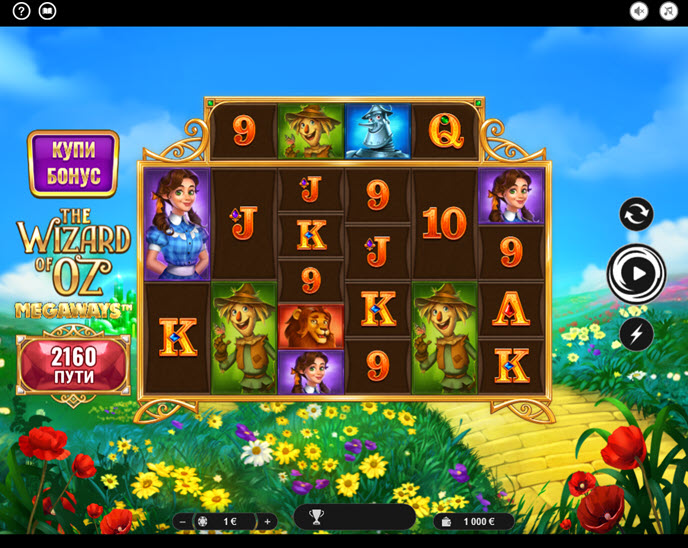Open the help question mark icon
The height and width of the screenshot is (548, 688).
(21, 11)
